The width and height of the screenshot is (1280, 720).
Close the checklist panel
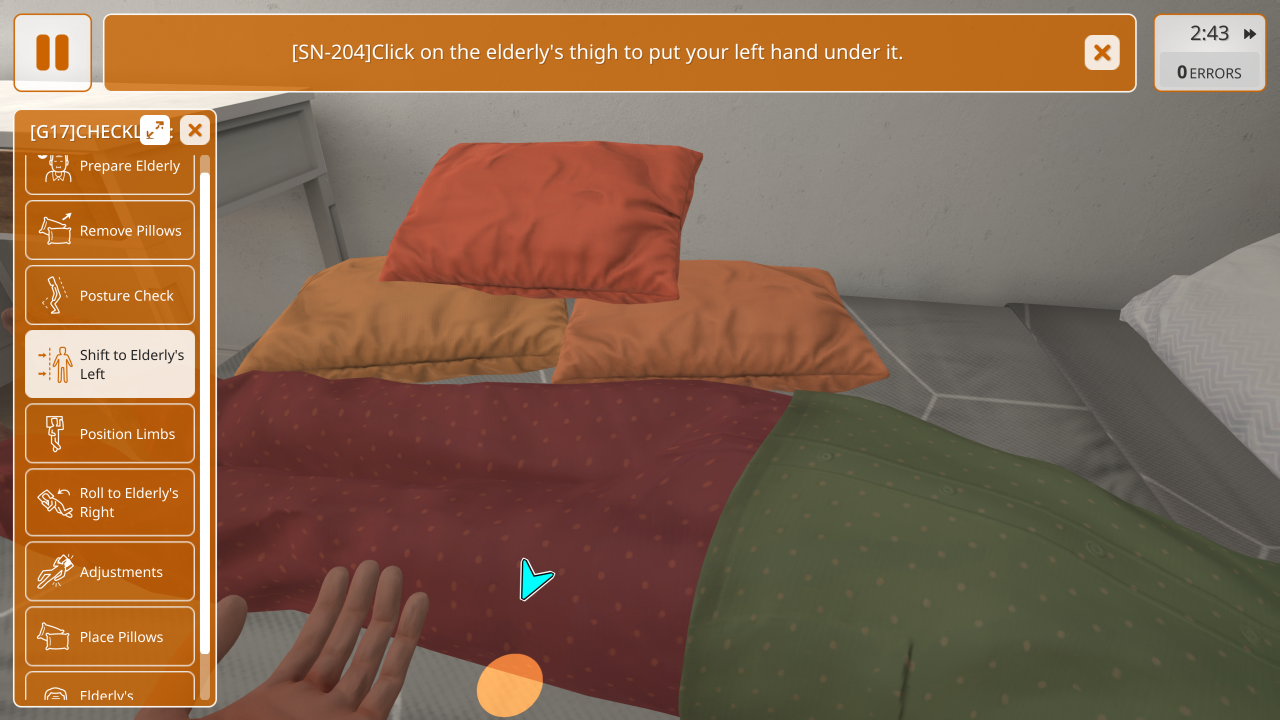(x=195, y=130)
